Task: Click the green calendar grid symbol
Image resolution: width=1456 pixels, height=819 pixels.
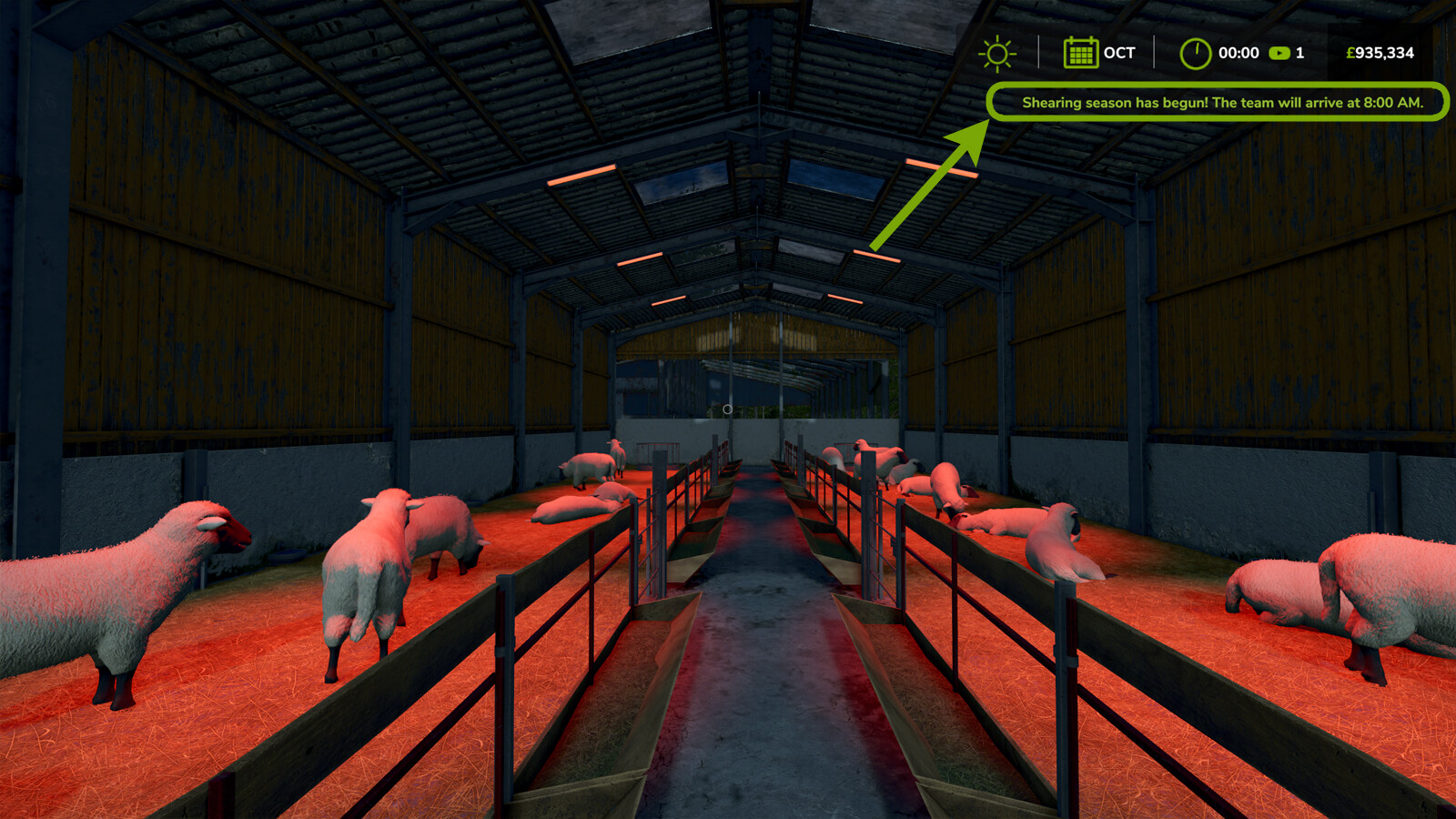Action: pyautogui.click(x=1079, y=53)
